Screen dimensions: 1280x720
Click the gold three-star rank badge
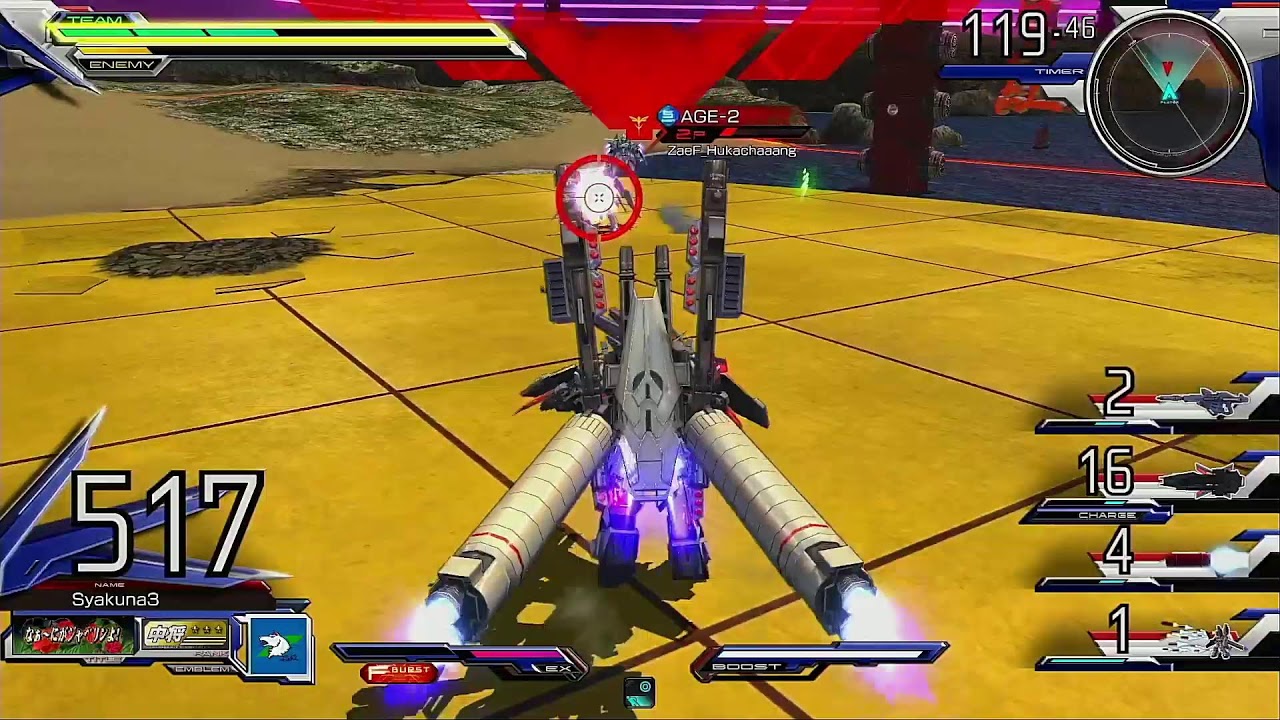point(187,635)
